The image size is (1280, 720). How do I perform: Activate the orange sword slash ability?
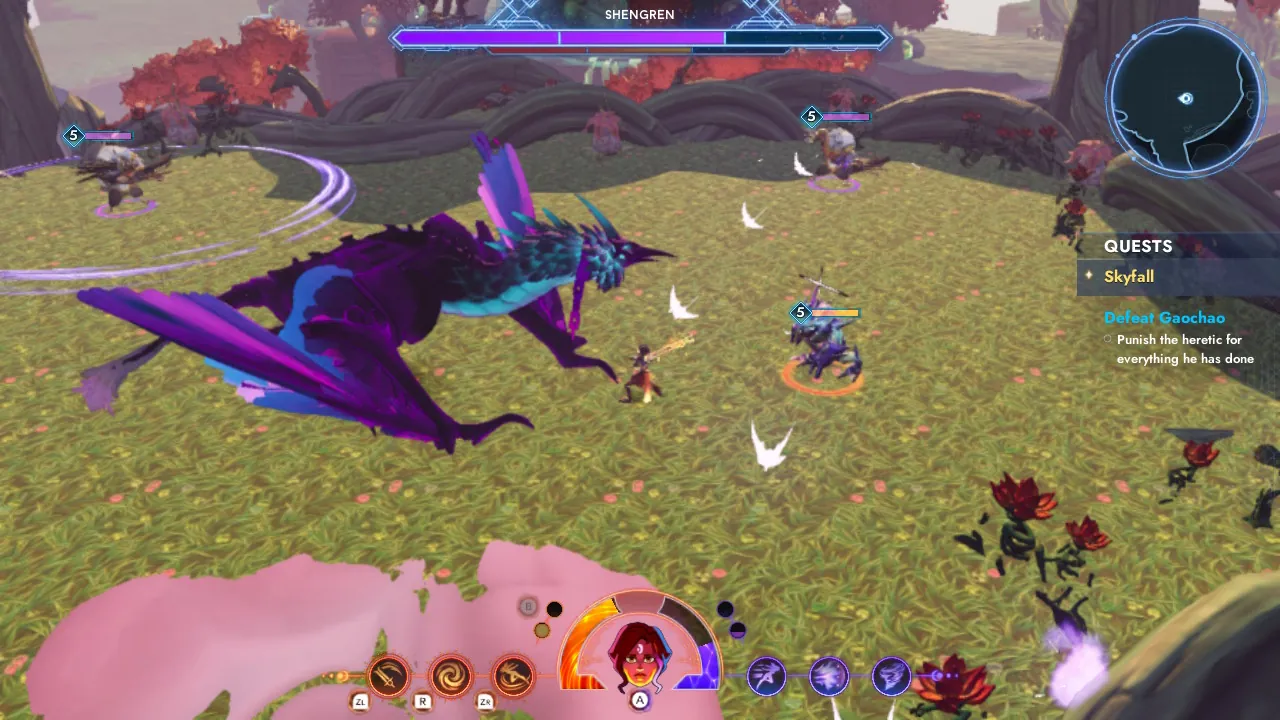(x=388, y=676)
